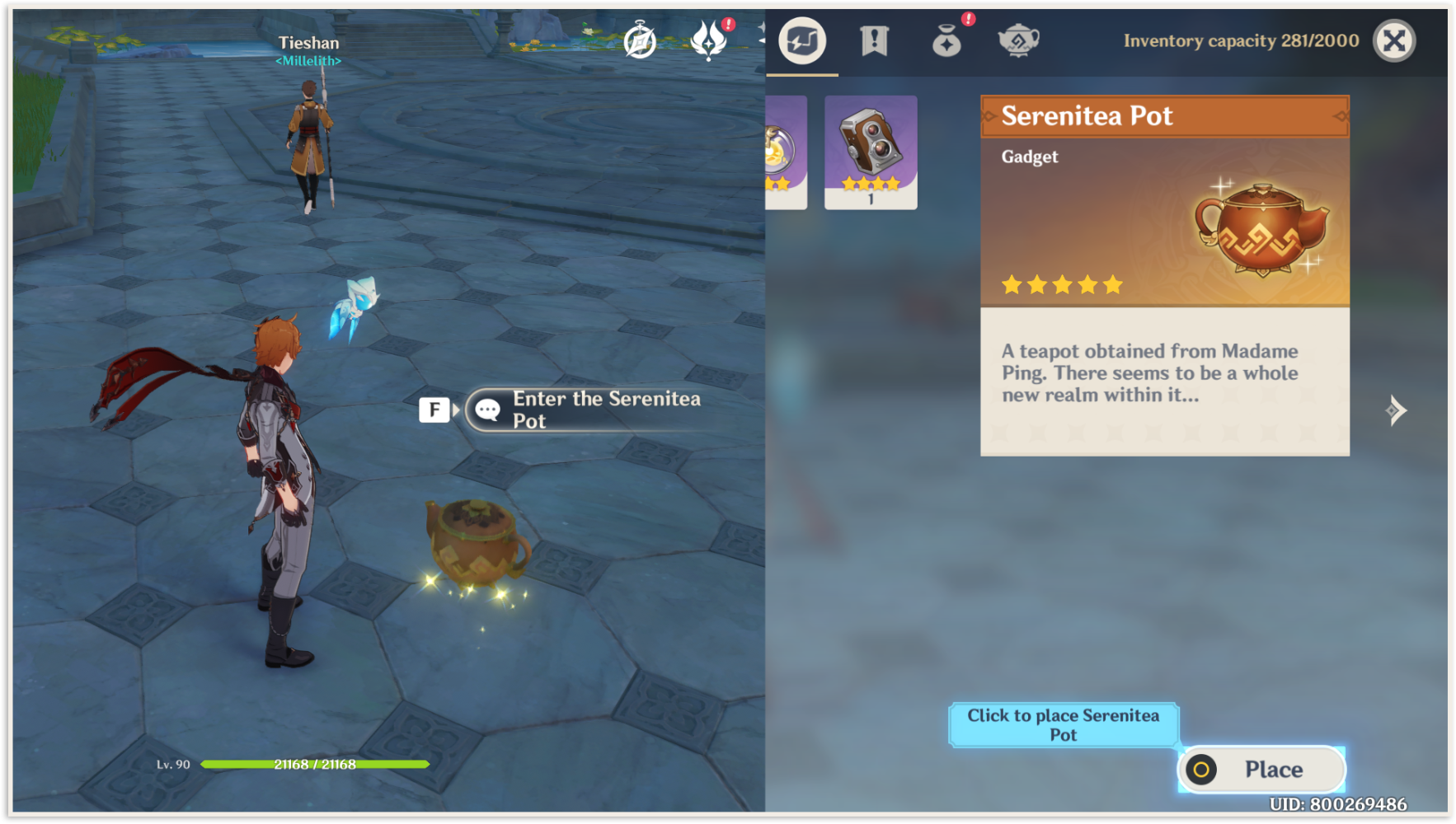1456x824 pixels.
Task: Switch to the Quest Items banner tab
Action: (x=876, y=40)
